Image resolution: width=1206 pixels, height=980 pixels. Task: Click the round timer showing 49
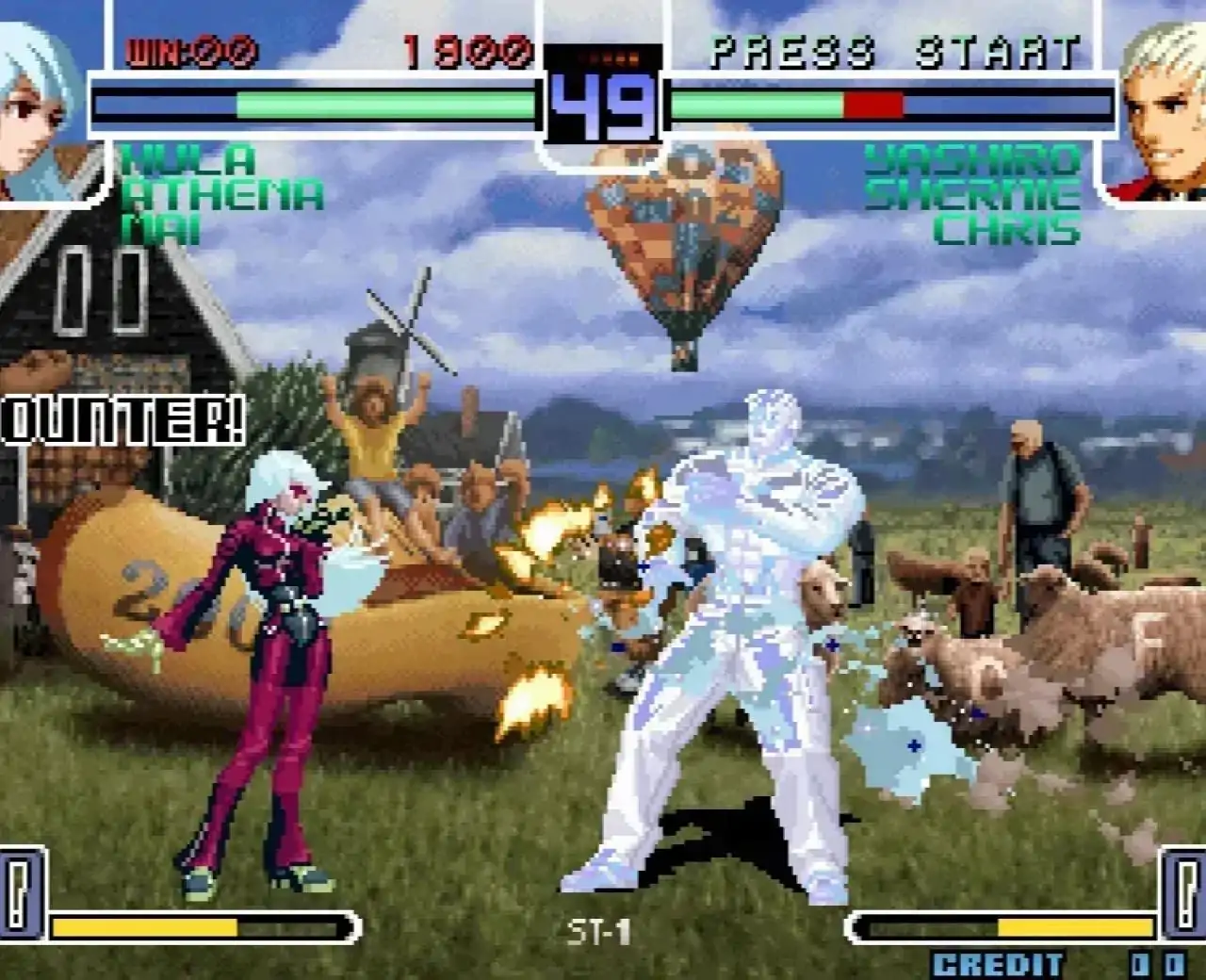(603, 108)
